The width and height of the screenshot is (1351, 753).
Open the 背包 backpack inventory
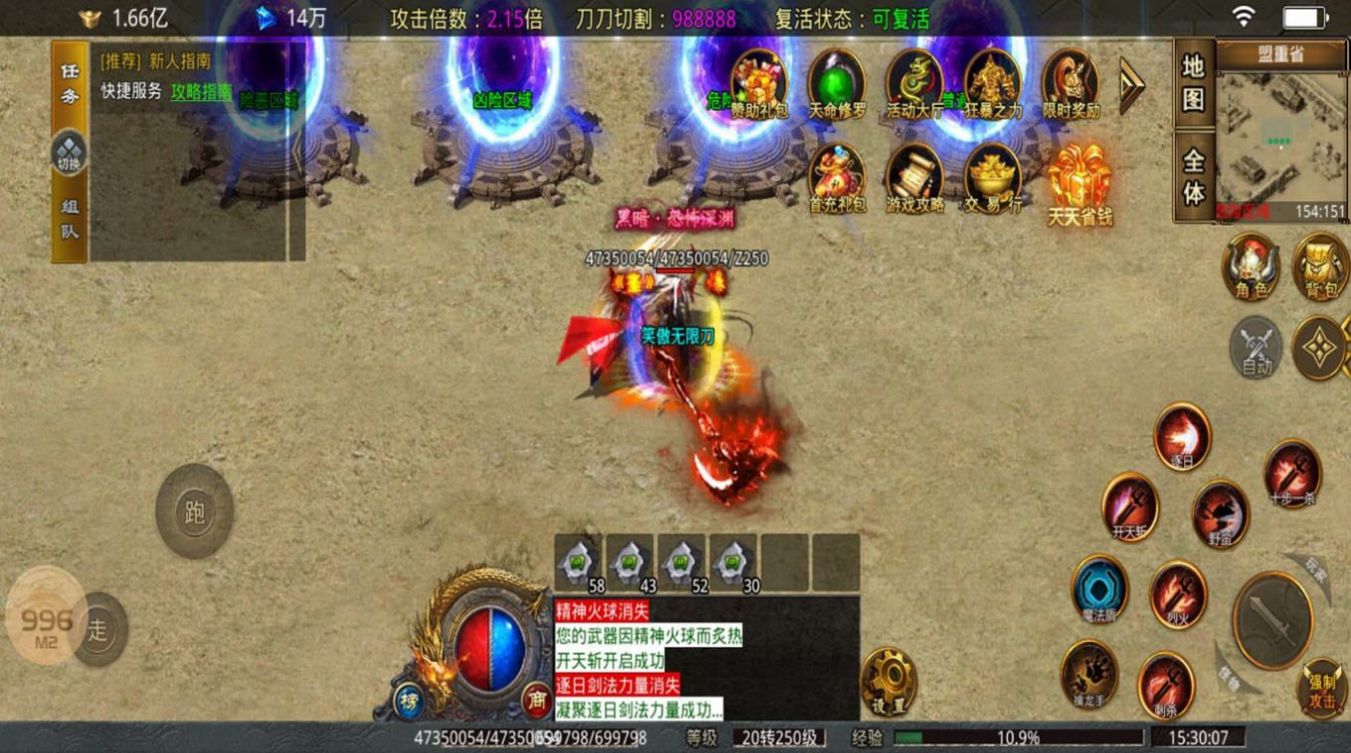point(1320,264)
